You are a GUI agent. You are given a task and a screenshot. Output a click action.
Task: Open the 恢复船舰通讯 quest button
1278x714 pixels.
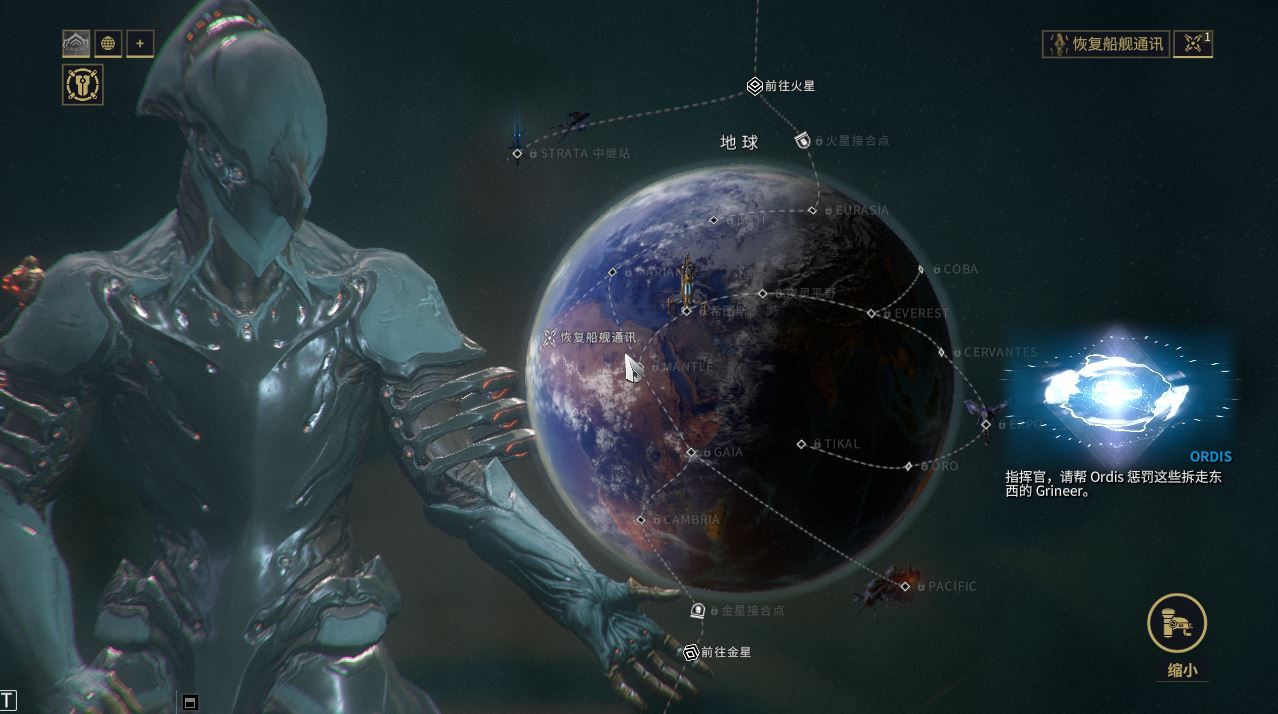coord(1106,44)
